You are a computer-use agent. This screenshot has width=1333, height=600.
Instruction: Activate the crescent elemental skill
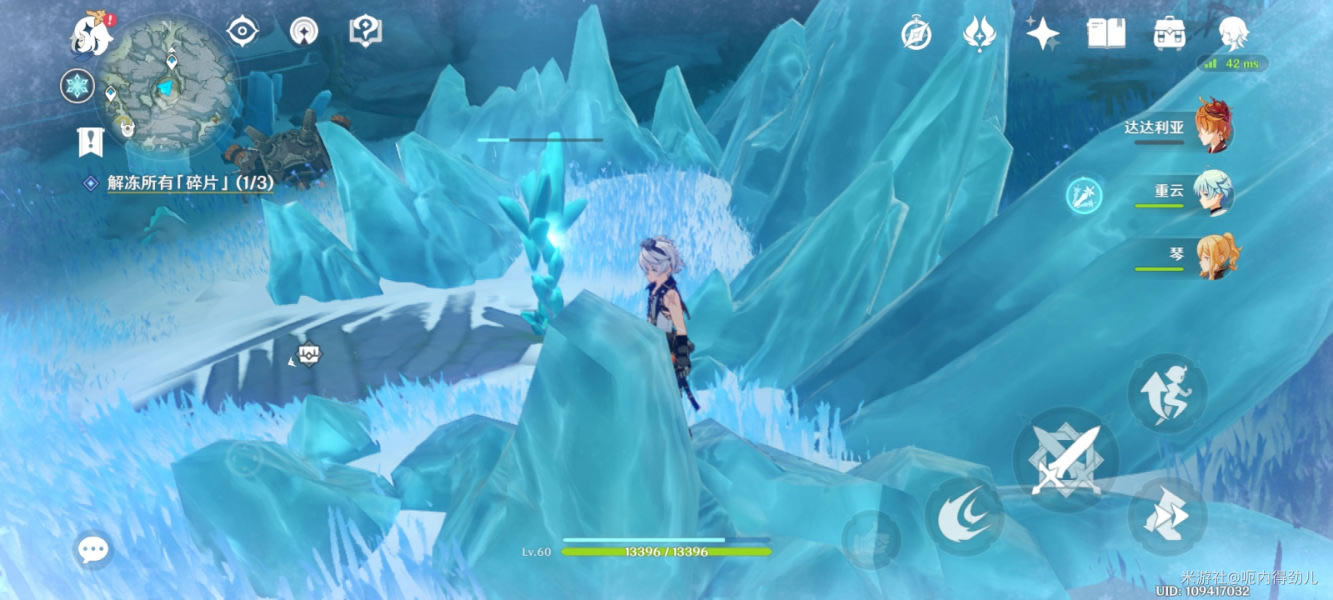pos(964,515)
